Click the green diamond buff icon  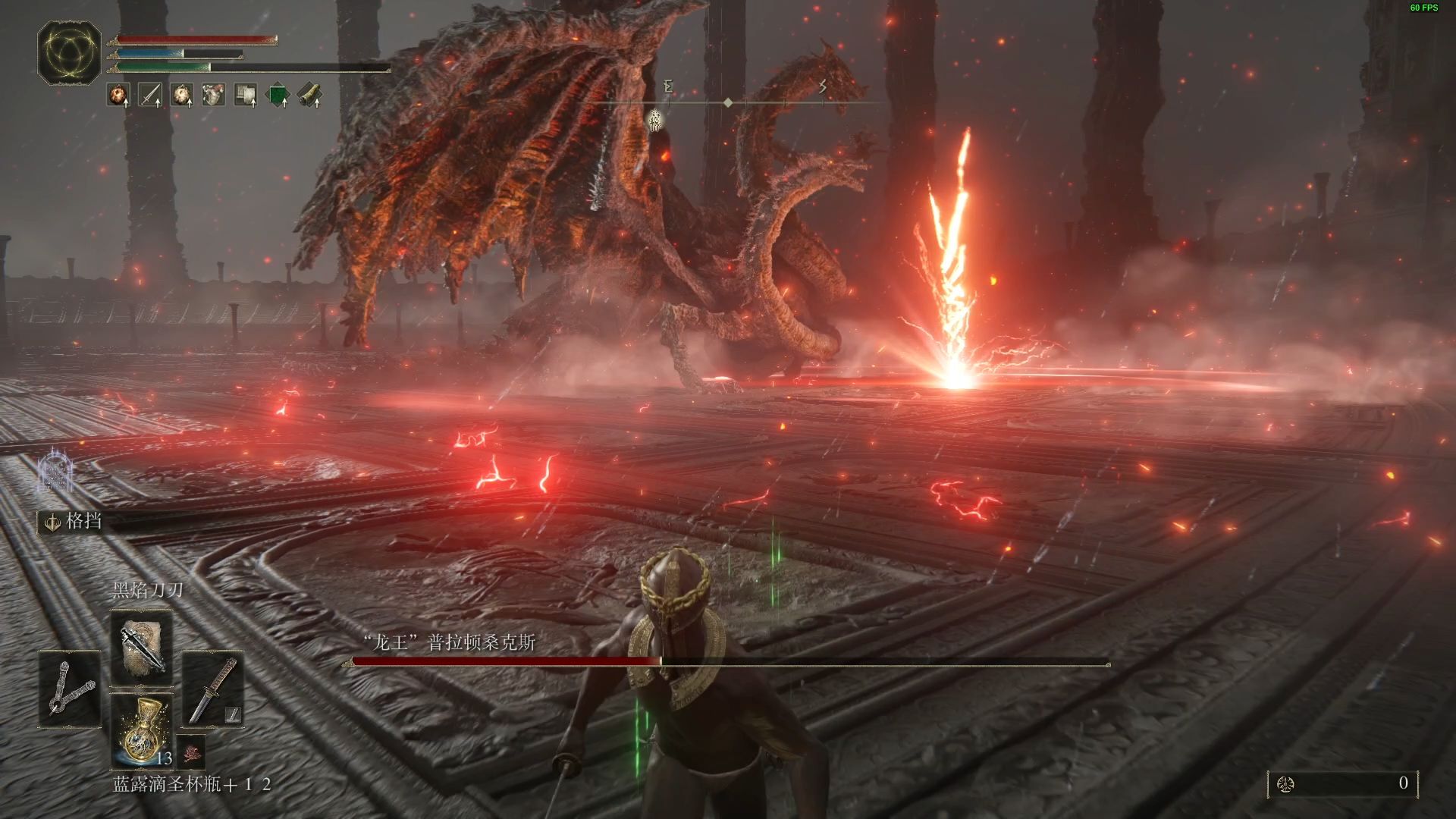point(278,95)
